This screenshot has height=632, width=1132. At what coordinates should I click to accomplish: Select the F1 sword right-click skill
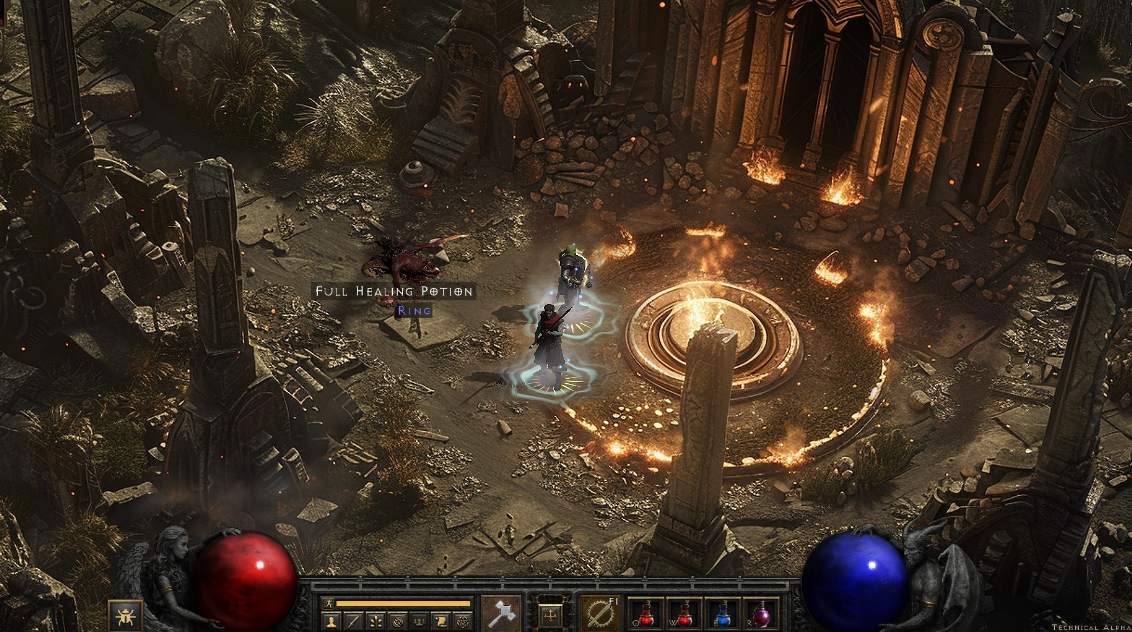[x=600, y=613]
